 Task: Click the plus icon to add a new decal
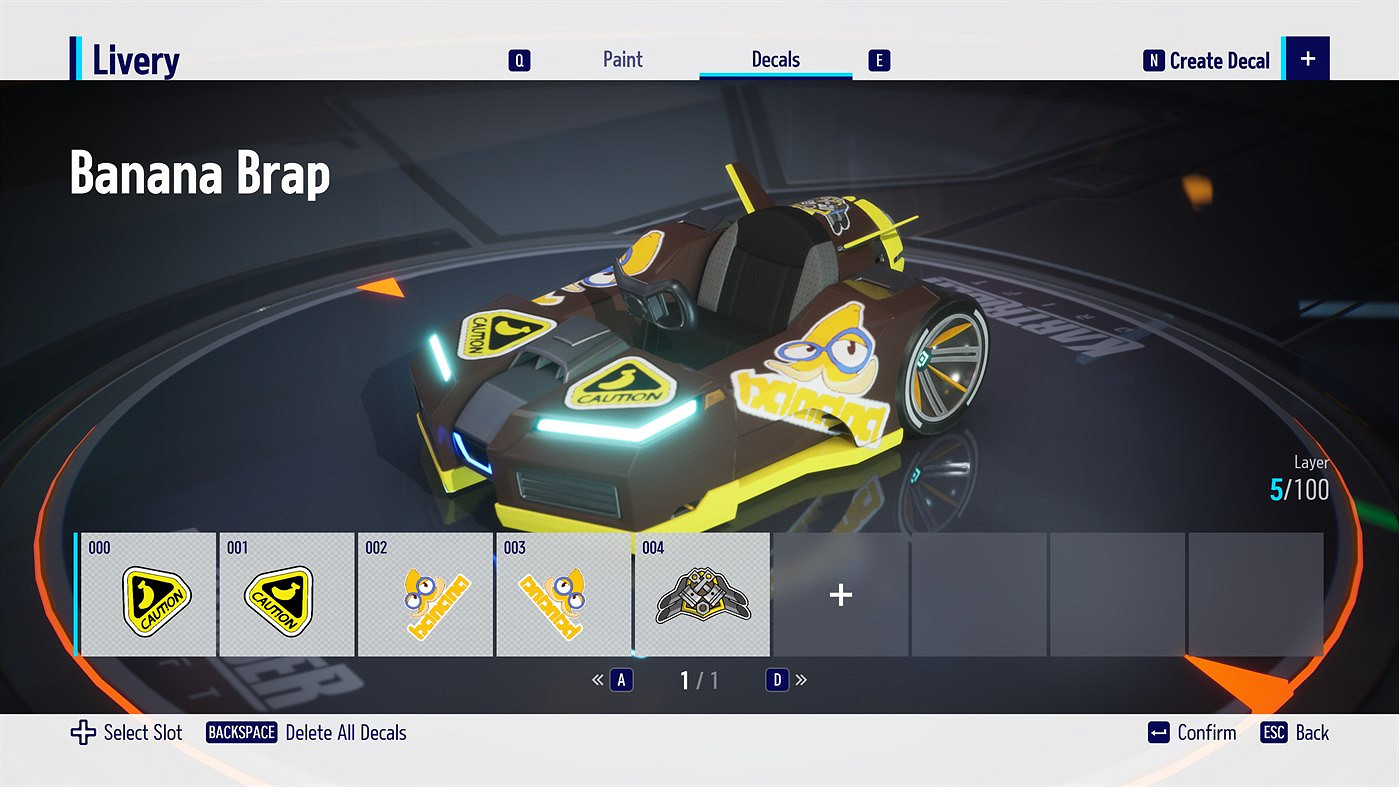(840, 595)
